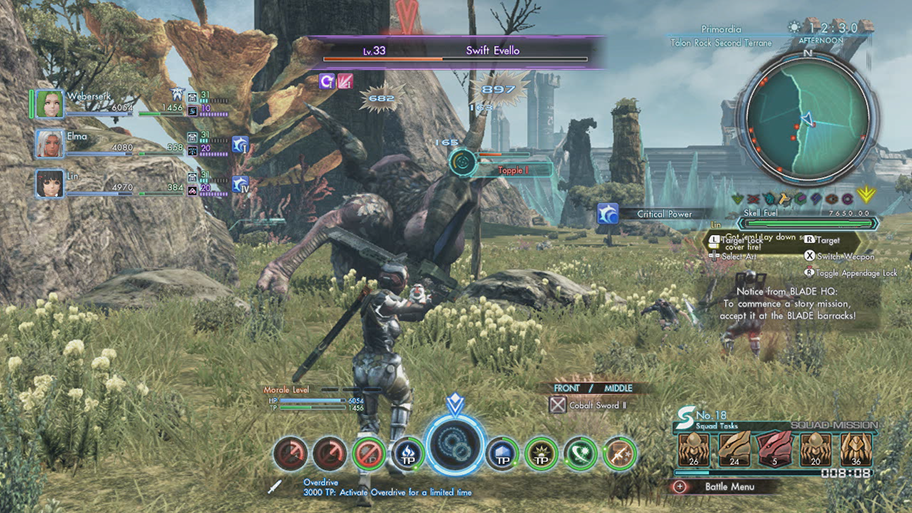Select Weberserk's party portrait
The height and width of the screenshot is (513, 912).
(49, 104)
